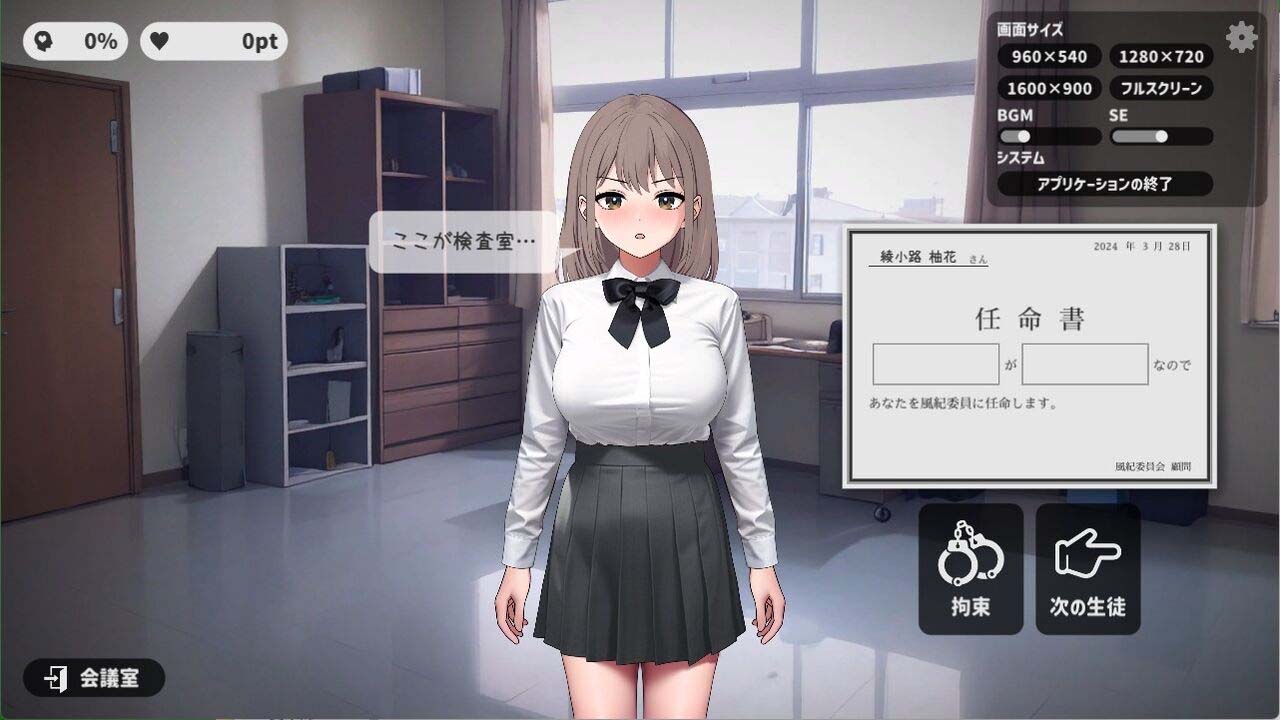Quit via アプリケーションの終了 button
This screenshot has width=1280, height=720.
click(1104, 184)
